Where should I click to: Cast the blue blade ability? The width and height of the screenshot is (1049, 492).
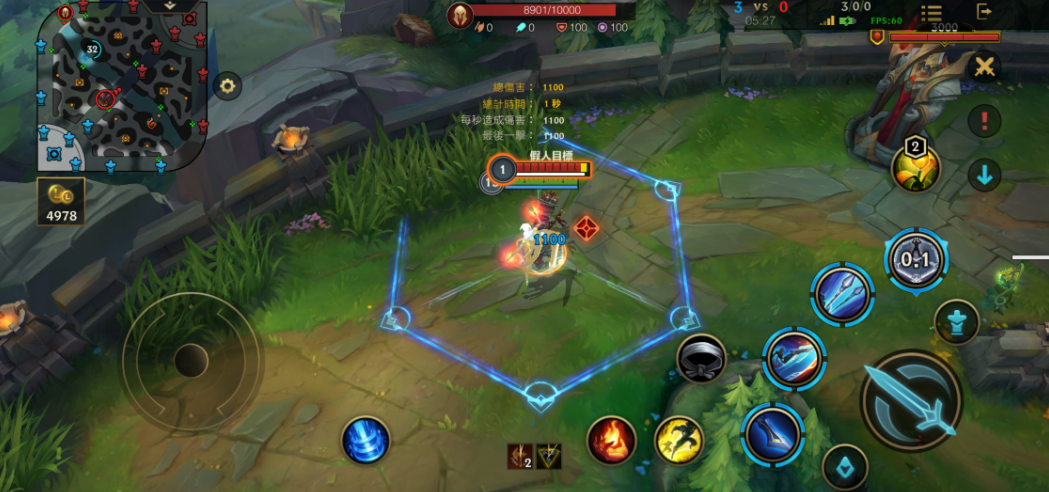[773, 433]
